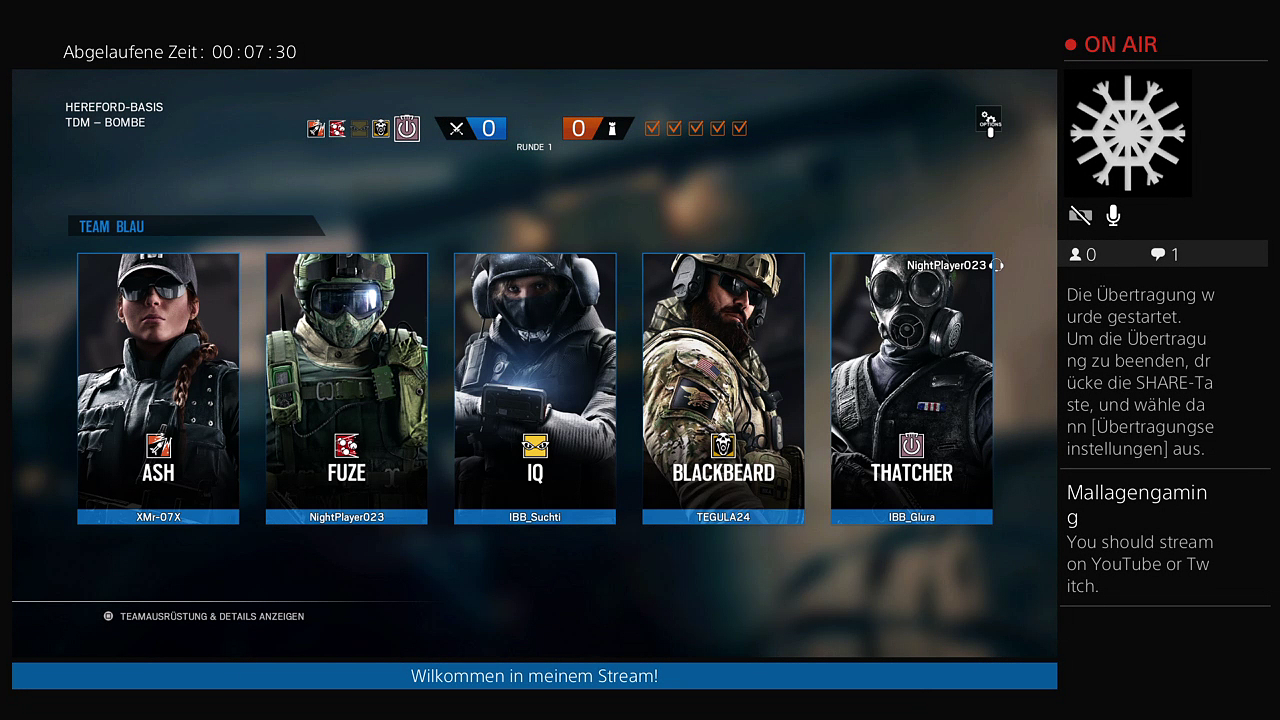Toggle the stream microphone icon

point(1113,215)
